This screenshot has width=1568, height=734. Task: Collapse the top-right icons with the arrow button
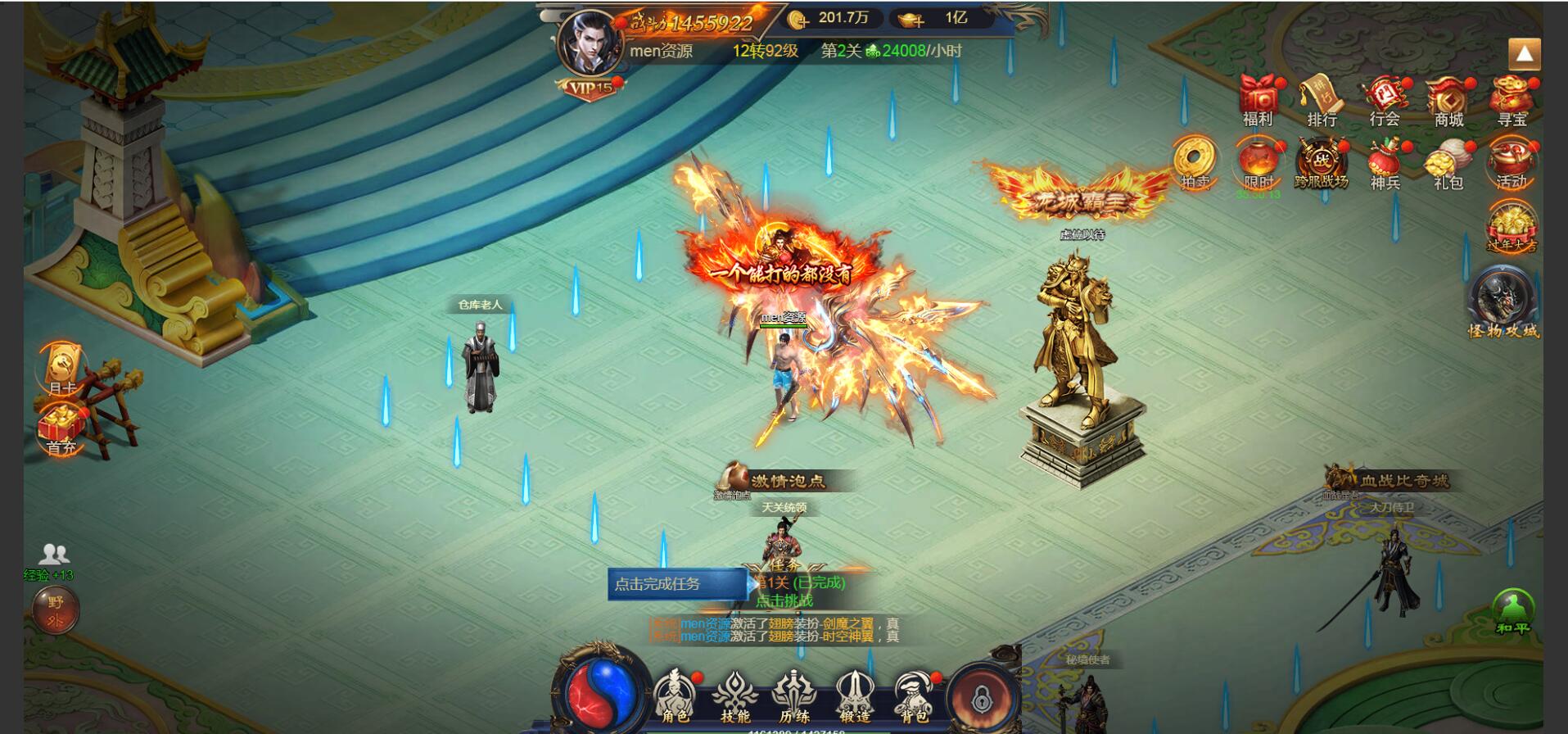click(1524, 55)
